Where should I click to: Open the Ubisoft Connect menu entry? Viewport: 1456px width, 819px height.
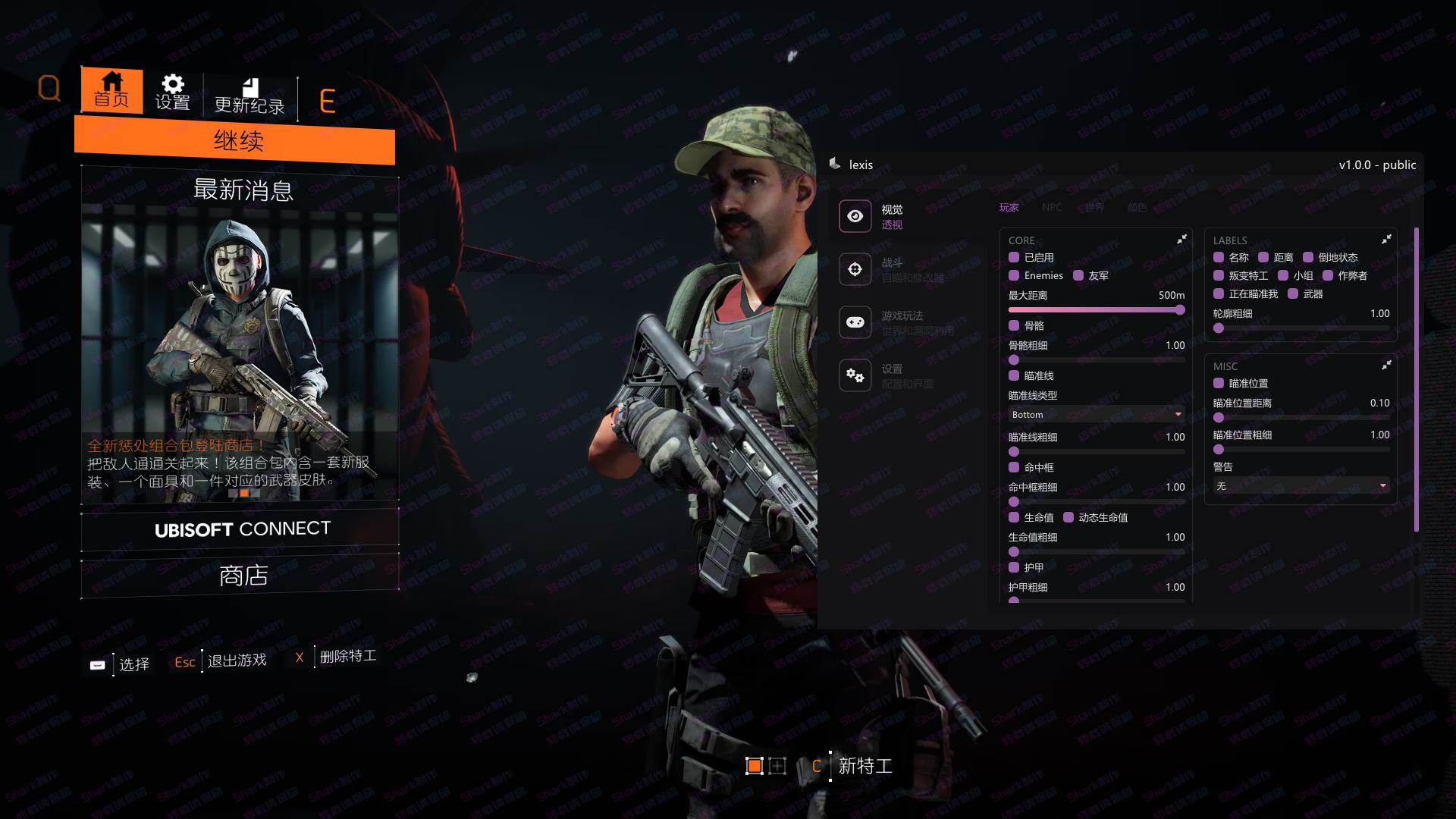[x=241, y=529]
